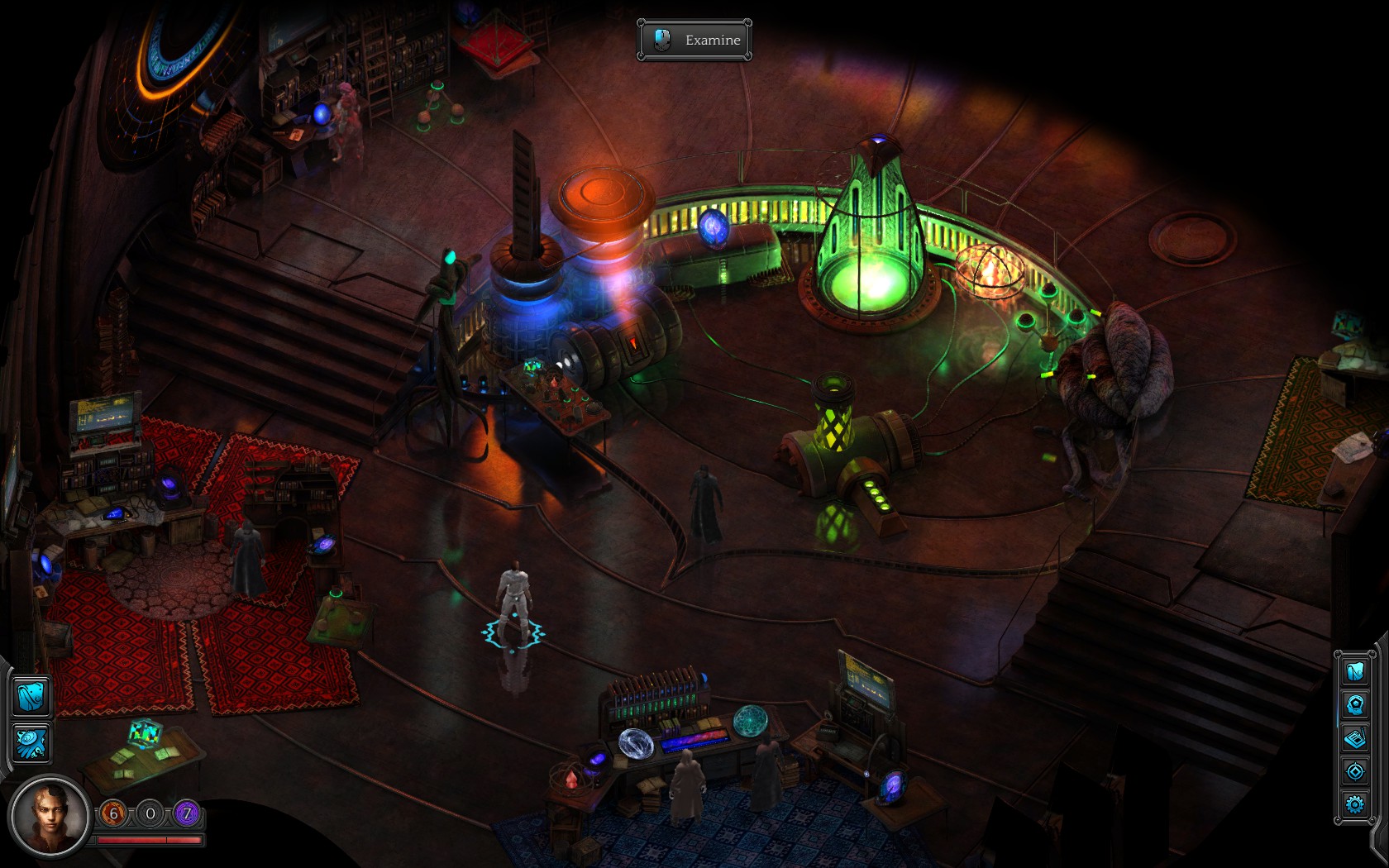
Task: Open the map target icon
Action: click(x=1354, y=771)
